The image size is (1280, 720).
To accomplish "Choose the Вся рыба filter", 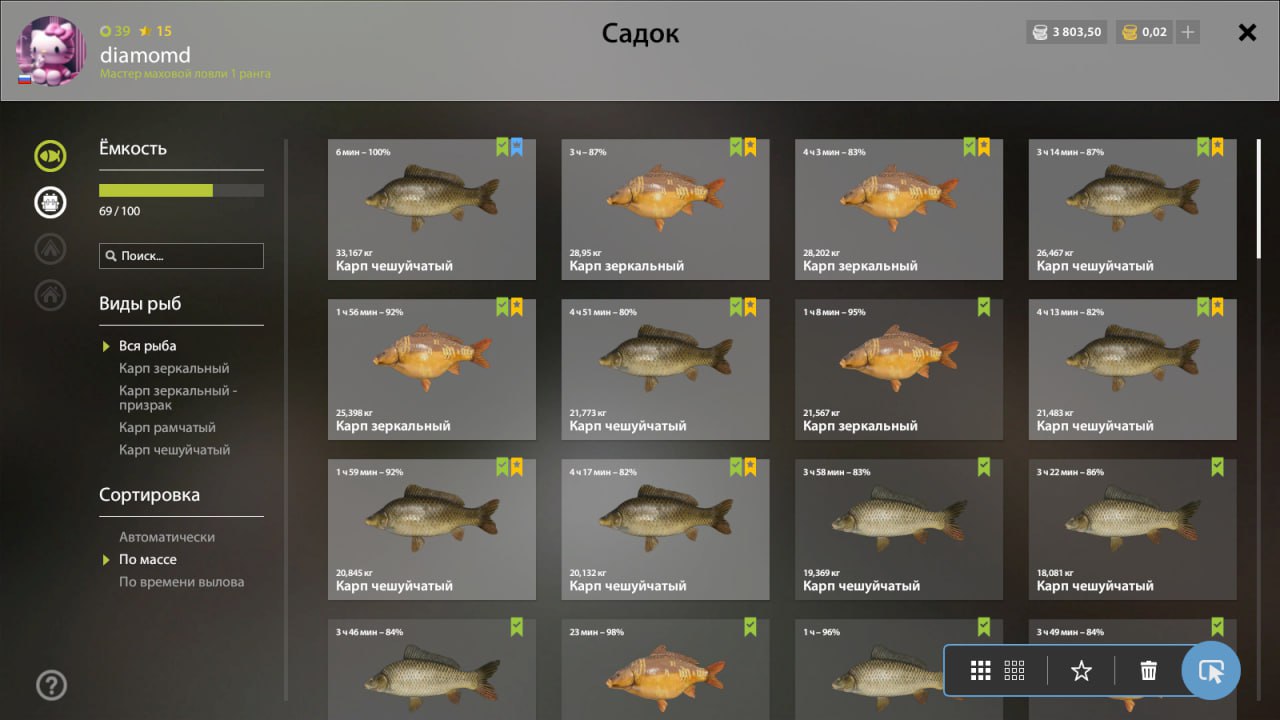I will click(147, 346).
